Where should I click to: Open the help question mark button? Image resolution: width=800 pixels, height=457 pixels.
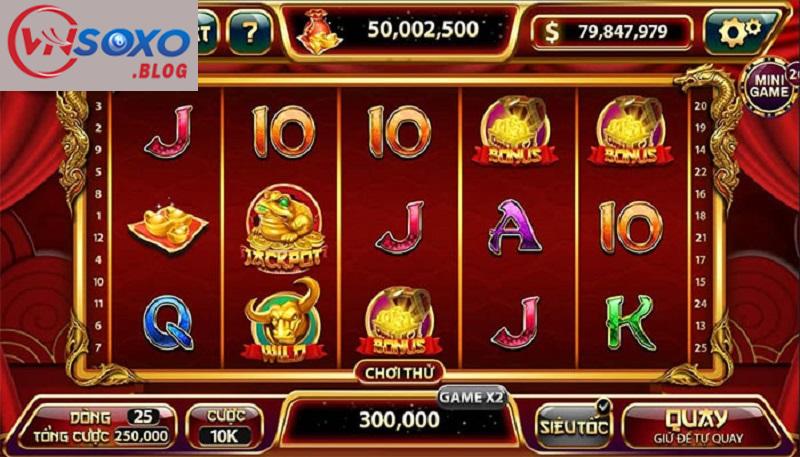click(250, 33)
